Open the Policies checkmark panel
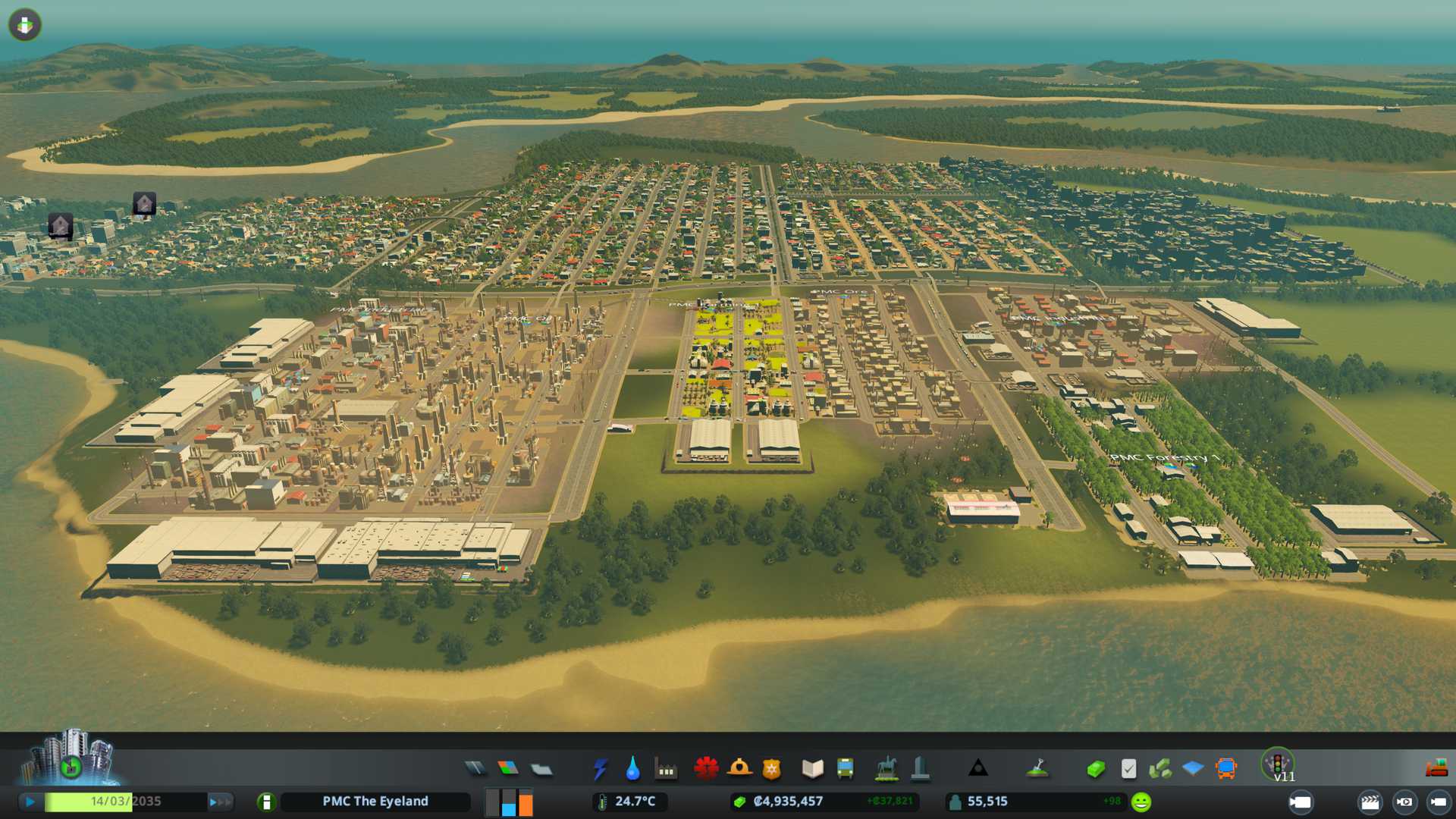The height and width of the screenshot is (819, 1456). pos(1128,769)
